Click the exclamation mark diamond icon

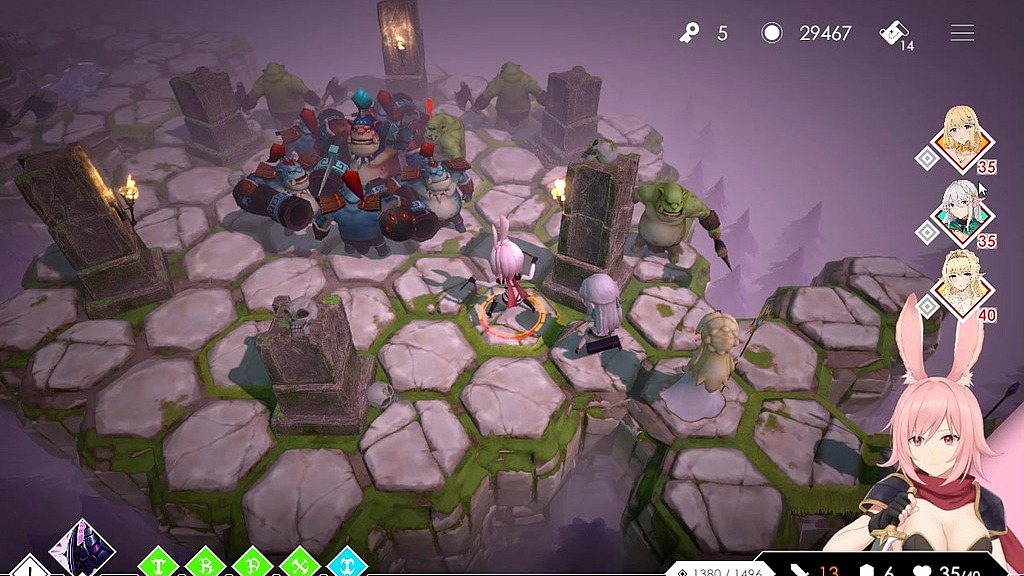tap(30, 568)
